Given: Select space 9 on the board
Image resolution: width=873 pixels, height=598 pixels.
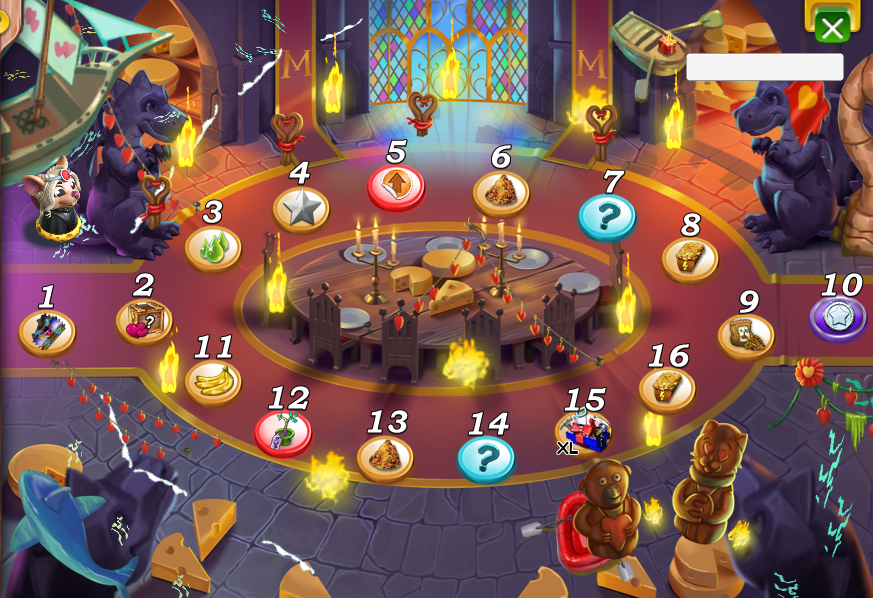Looking at the screenshot, I should 746,336.
